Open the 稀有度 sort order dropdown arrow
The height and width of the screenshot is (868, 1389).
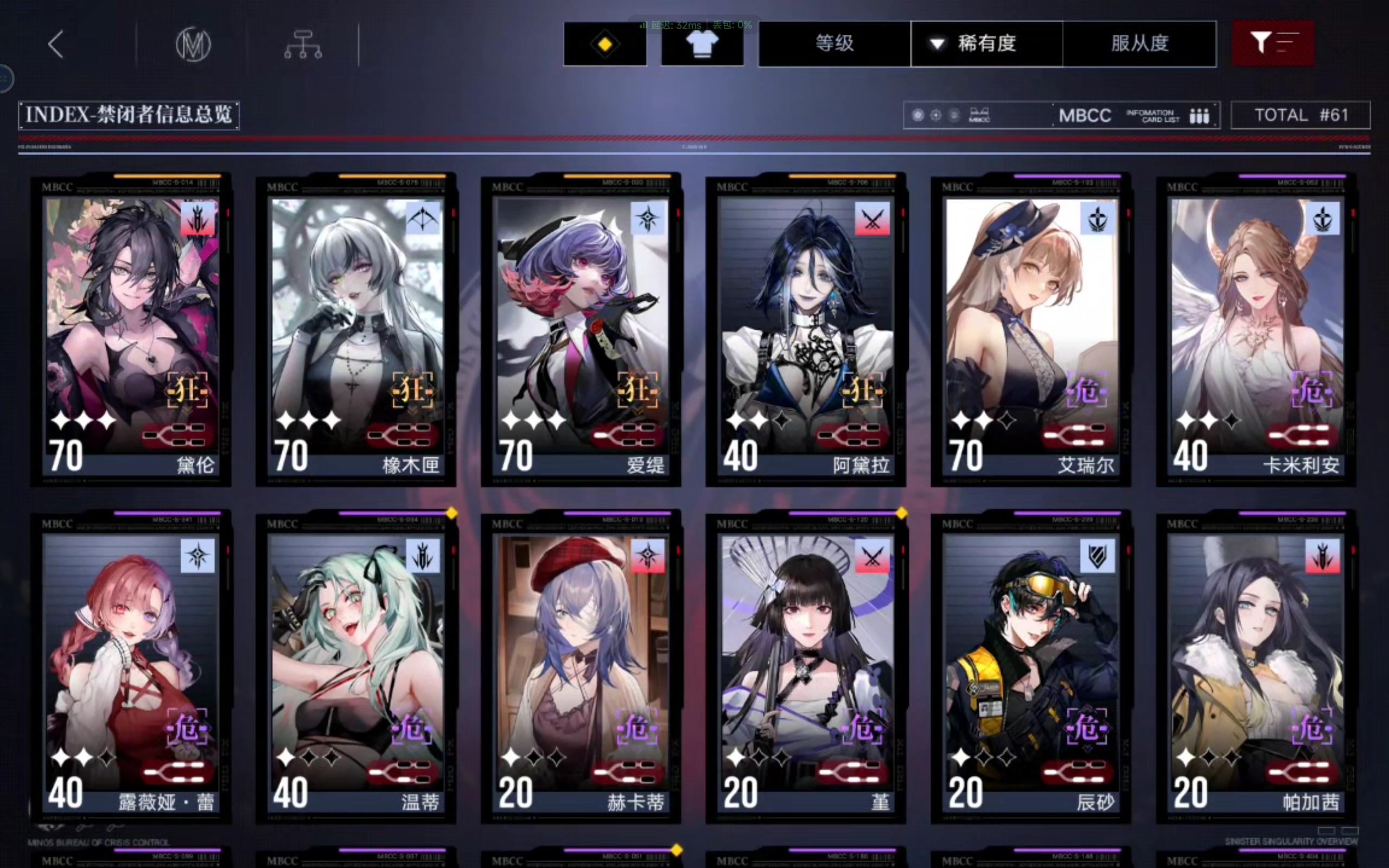point(937,43)
